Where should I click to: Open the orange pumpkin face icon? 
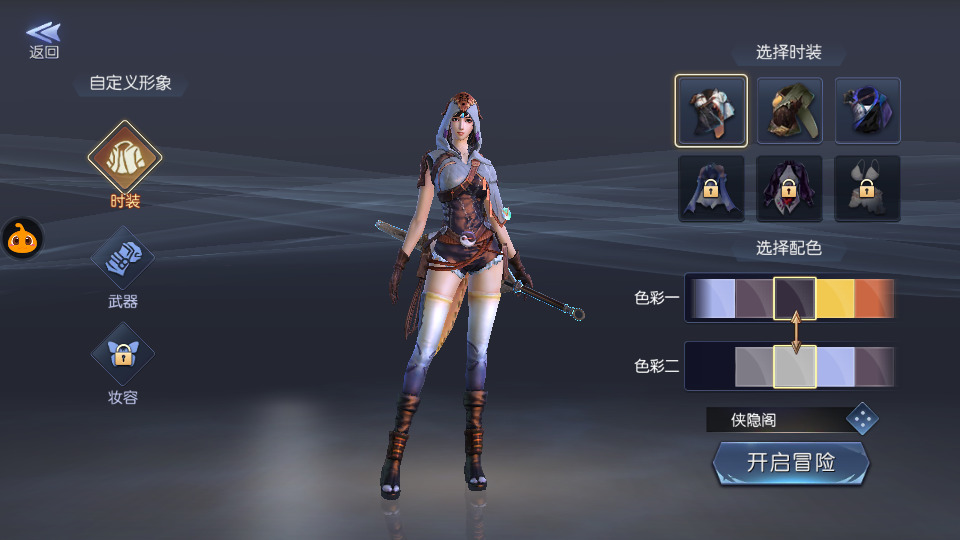pos(21,239)
